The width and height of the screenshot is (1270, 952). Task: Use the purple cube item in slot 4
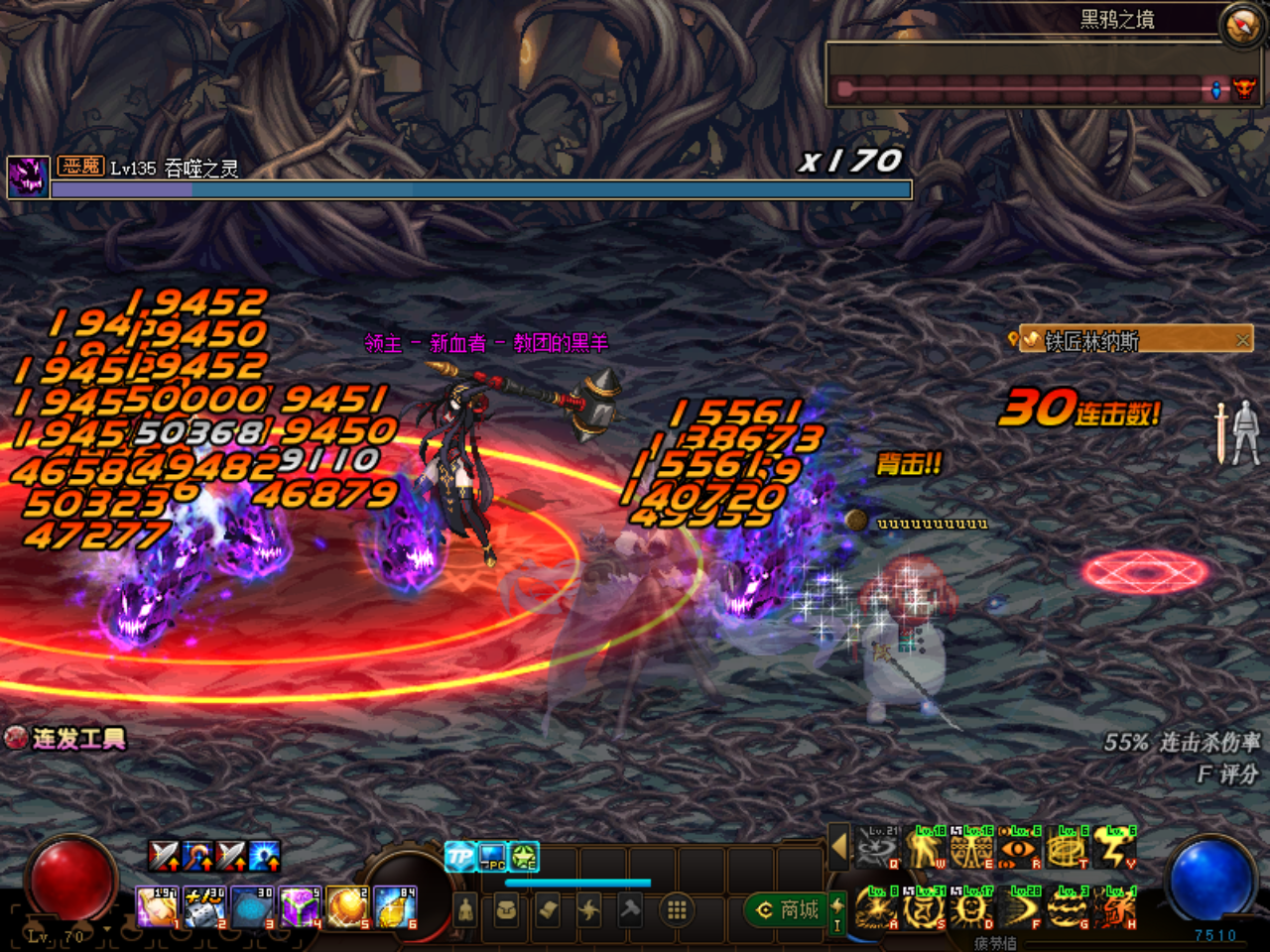point(299,907)
